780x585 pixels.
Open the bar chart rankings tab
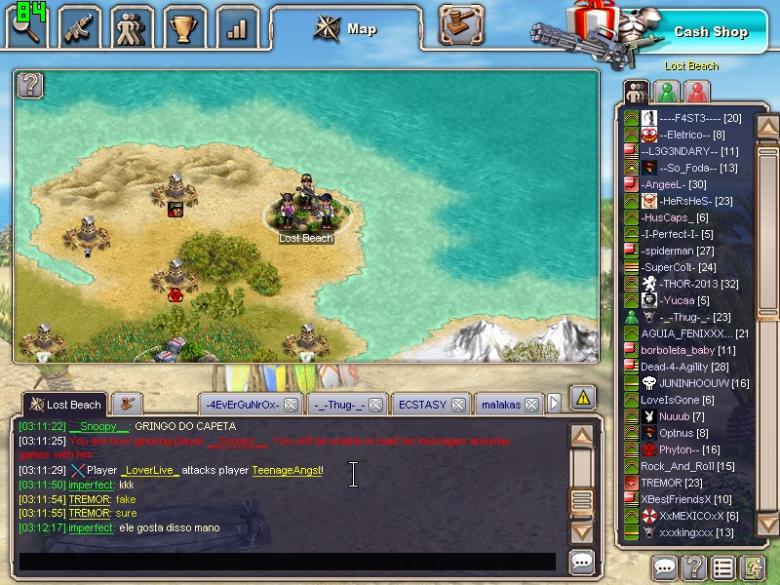[x=236, y=28]
